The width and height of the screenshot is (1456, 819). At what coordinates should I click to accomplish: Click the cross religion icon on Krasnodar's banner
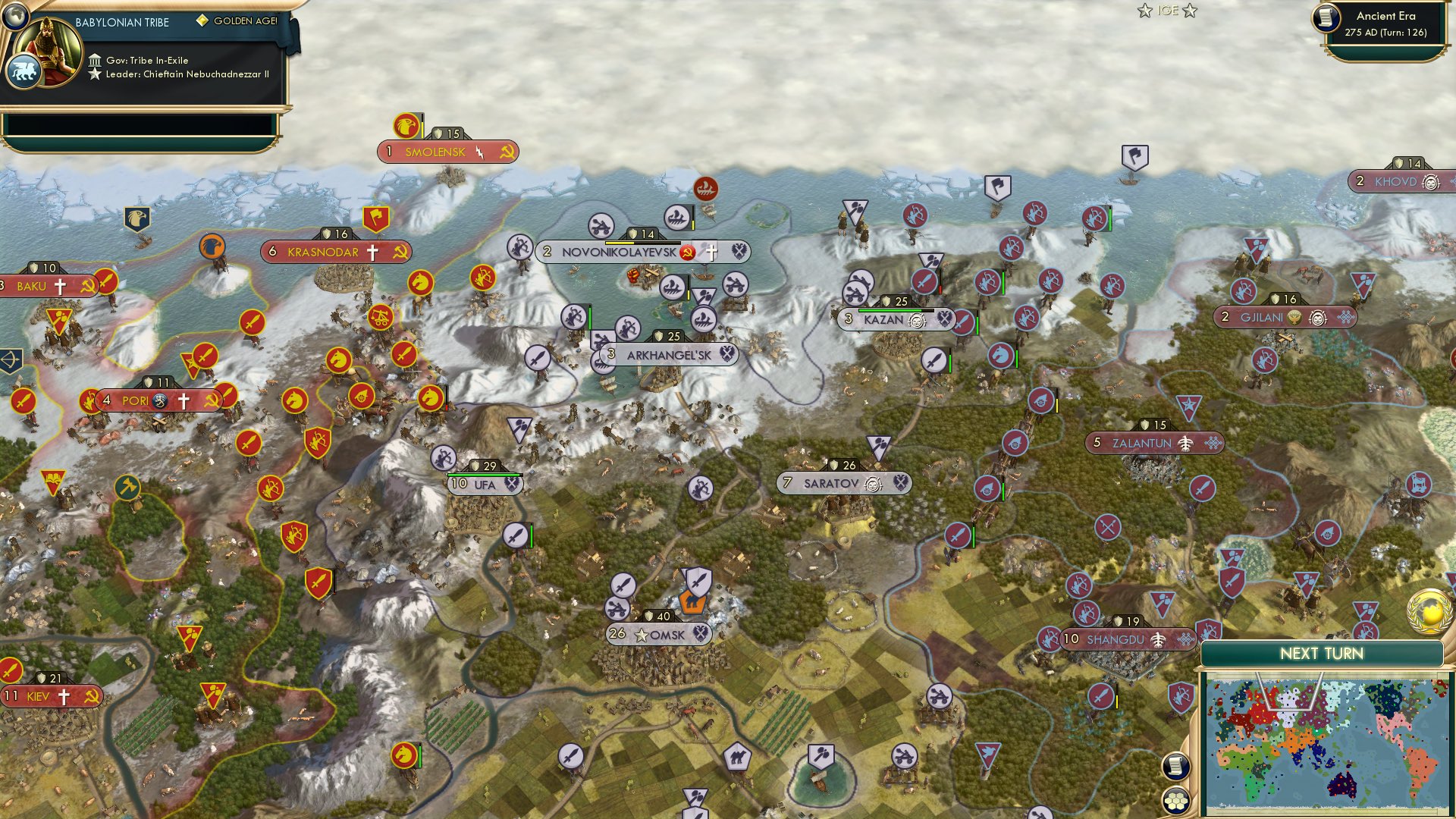point(374,252)
